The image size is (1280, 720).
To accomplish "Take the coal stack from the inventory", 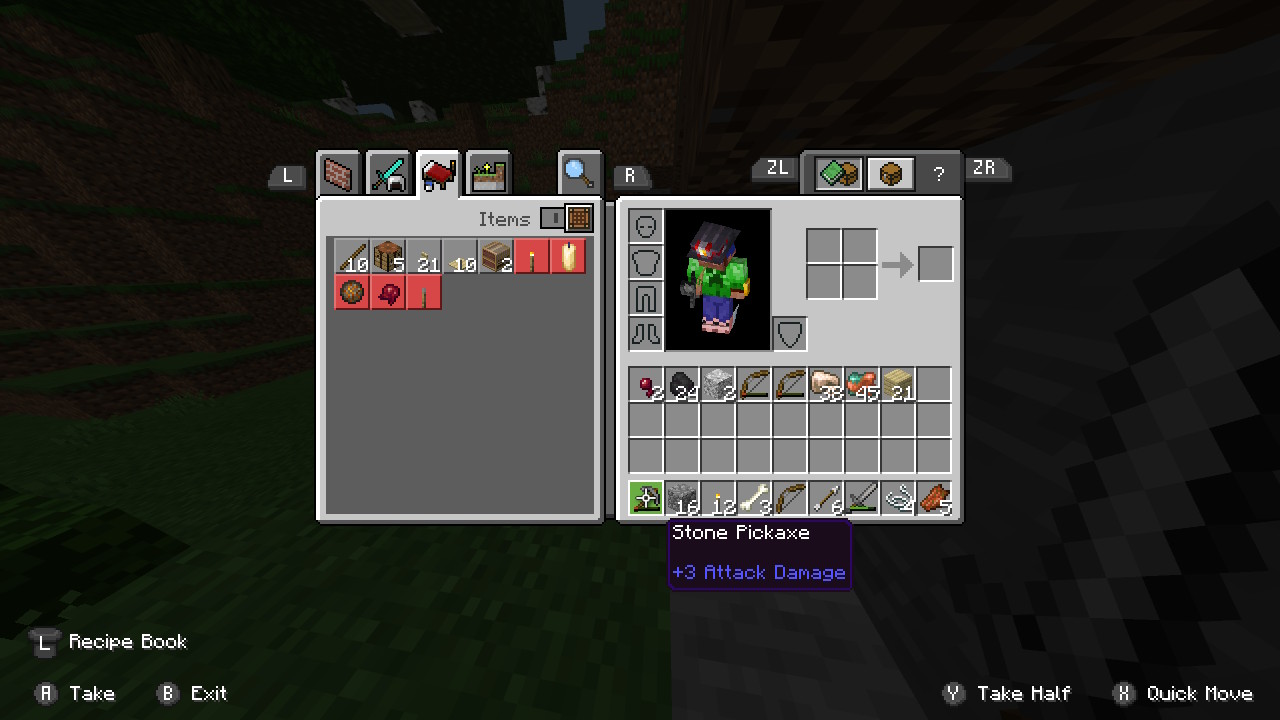I will [x=682, y=385].
